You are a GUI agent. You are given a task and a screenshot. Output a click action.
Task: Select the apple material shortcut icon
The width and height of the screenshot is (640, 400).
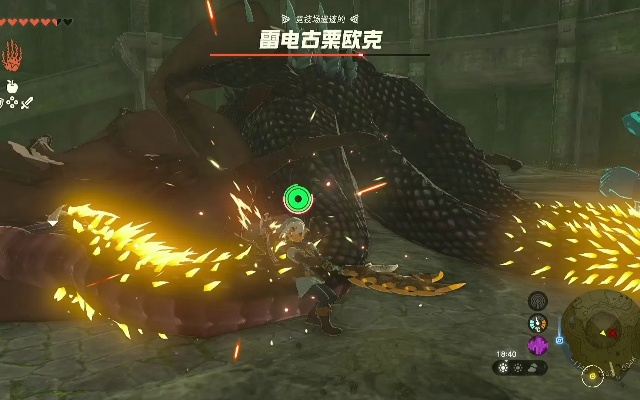tap(13, 86)
